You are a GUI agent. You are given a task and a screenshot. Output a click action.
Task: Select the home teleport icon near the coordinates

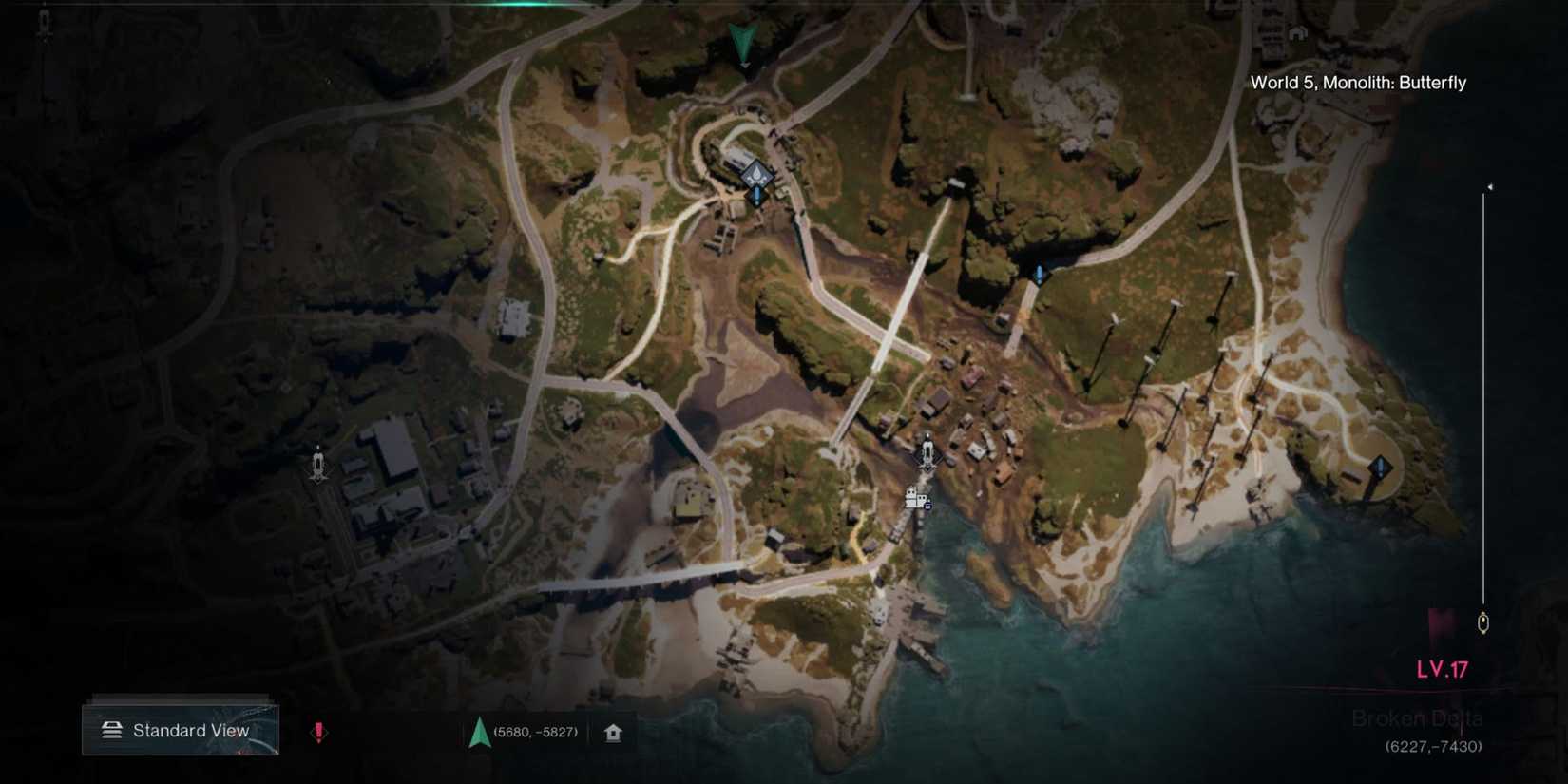click(613, 732)
